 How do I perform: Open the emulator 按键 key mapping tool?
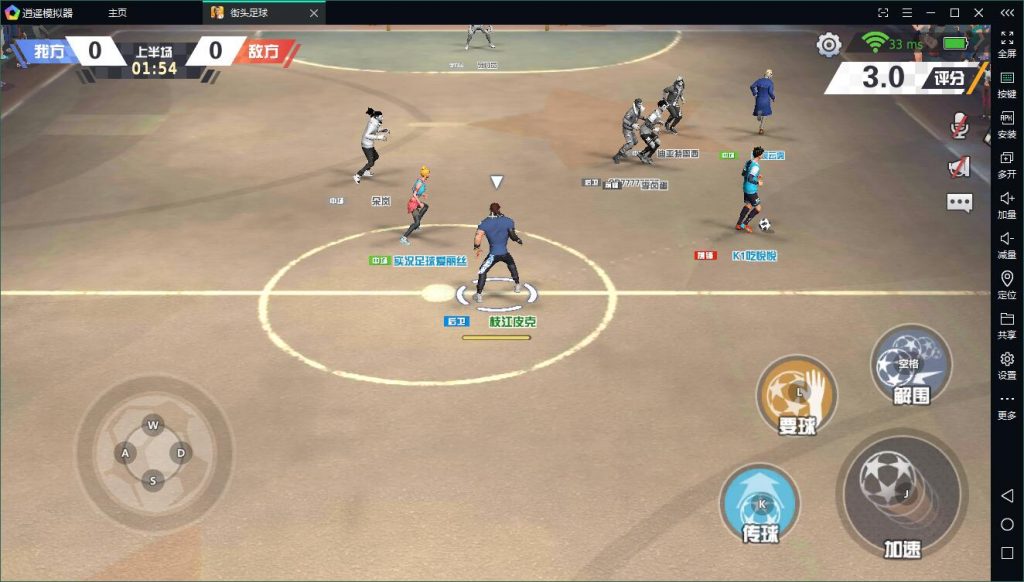click(1007, 84)
